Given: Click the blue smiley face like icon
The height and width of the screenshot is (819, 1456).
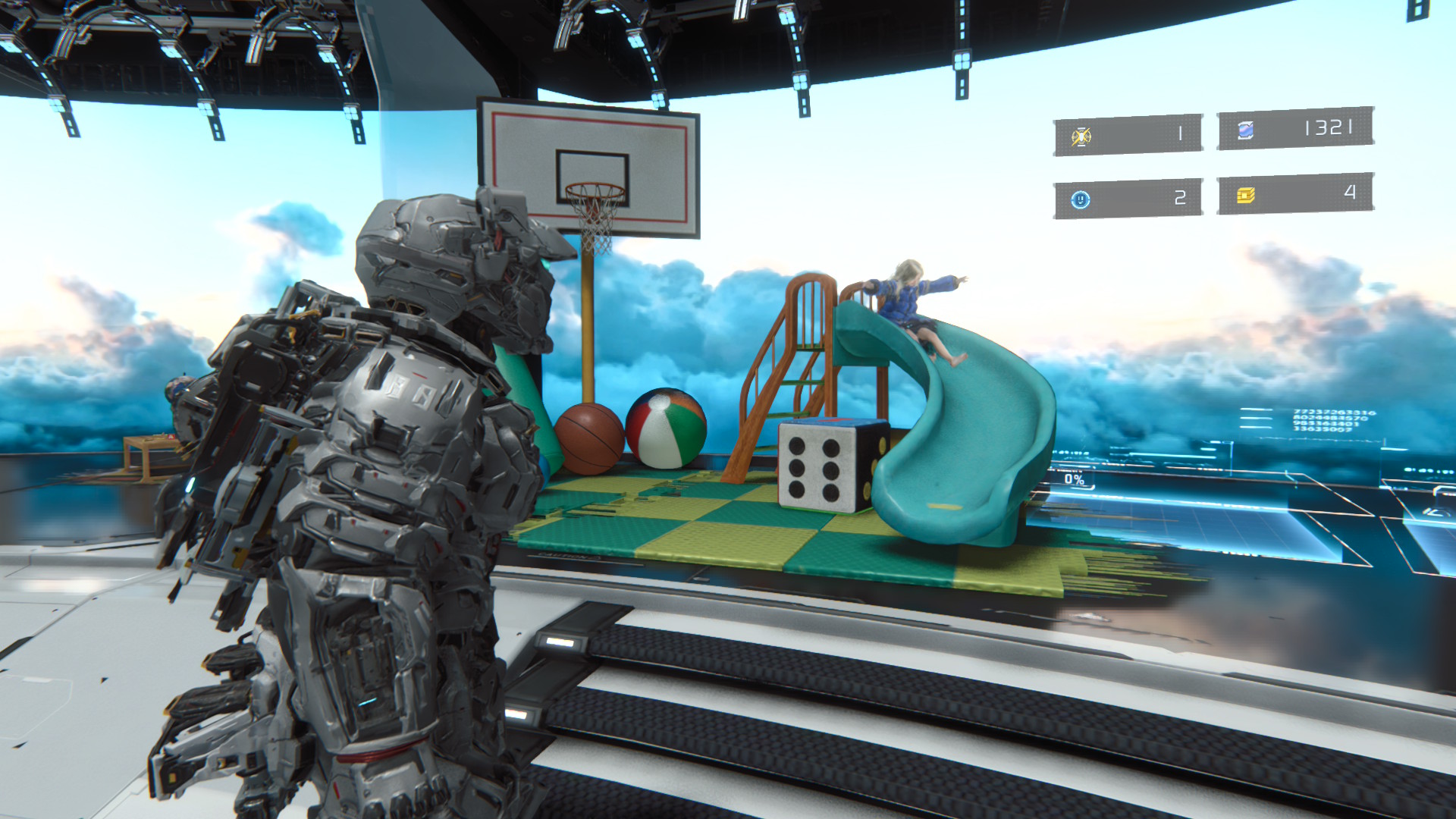Looking at the screenshot, I should [x=1080, y=199].
